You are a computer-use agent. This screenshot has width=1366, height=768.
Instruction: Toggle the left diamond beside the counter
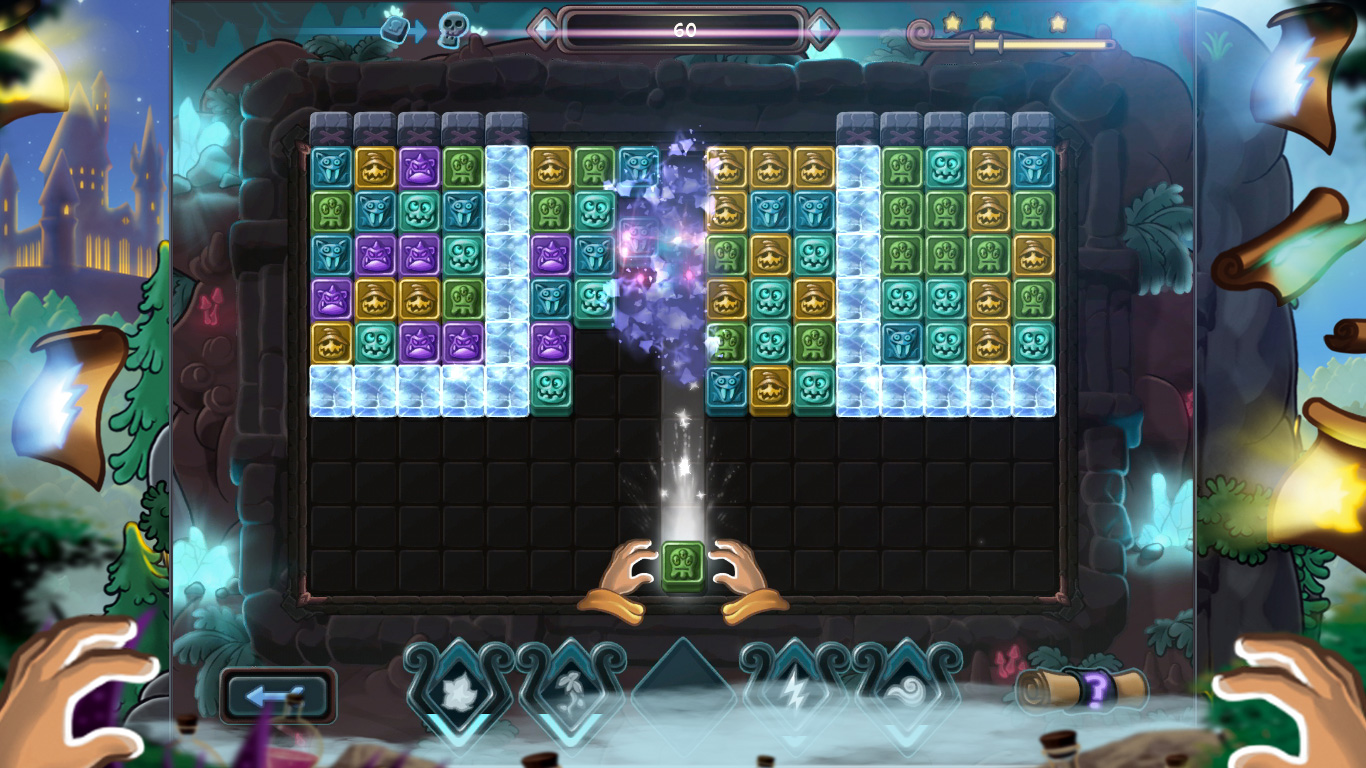[x=546, y=30]
